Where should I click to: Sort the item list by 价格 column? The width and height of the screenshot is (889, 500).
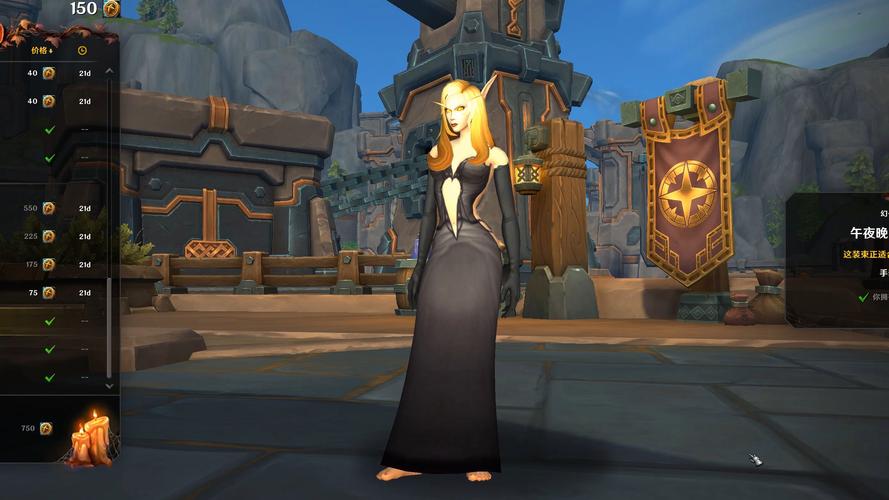coord(42,49)
